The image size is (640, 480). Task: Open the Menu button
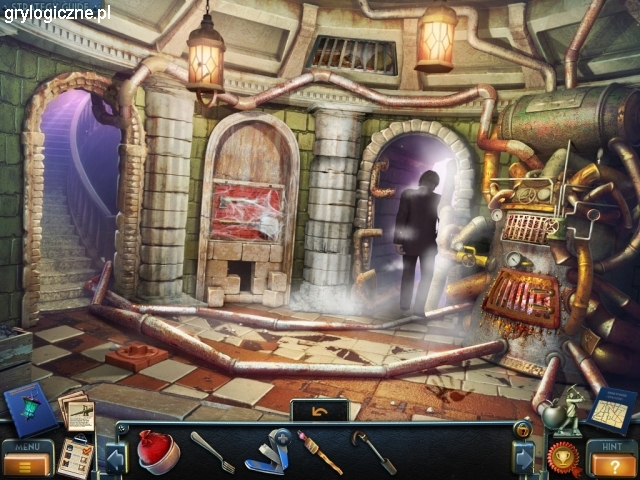(x=27, y=459)
